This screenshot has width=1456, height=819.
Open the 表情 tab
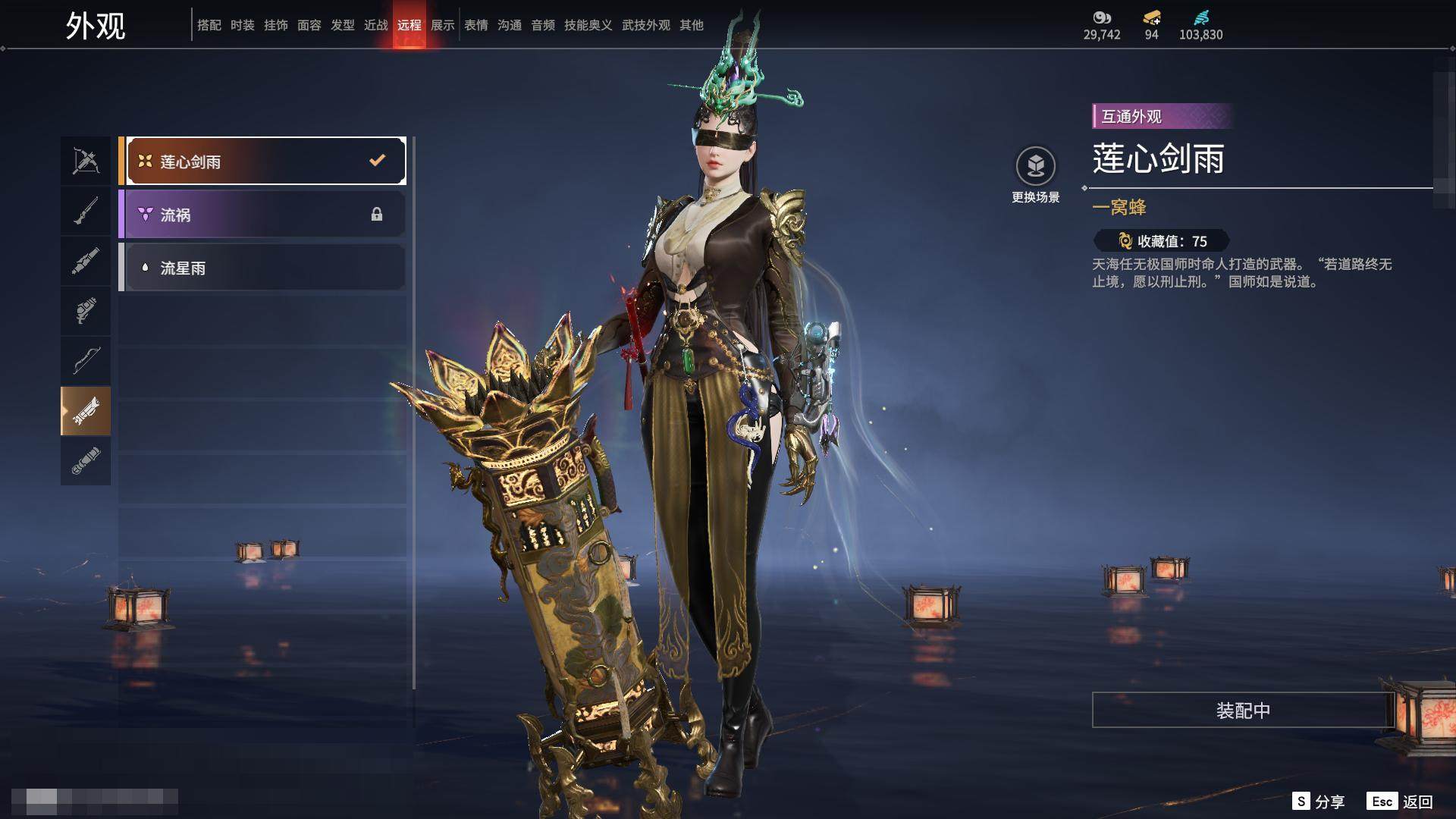476,25
